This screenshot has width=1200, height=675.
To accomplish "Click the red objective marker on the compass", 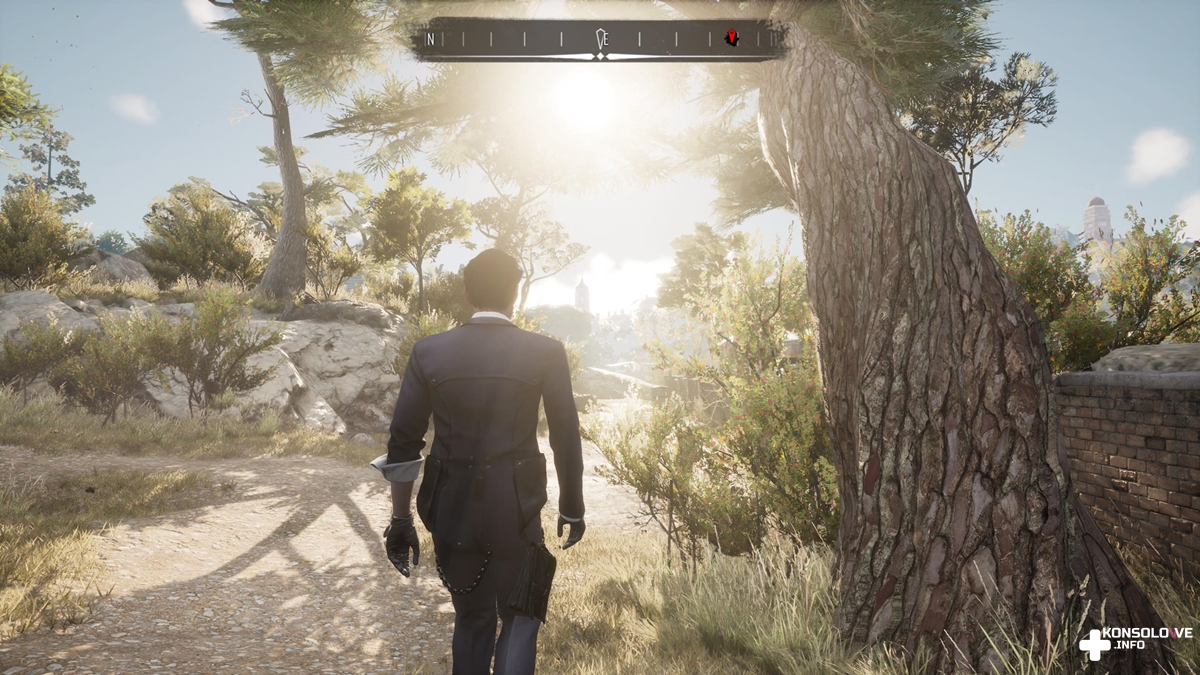I will [732, 38].
